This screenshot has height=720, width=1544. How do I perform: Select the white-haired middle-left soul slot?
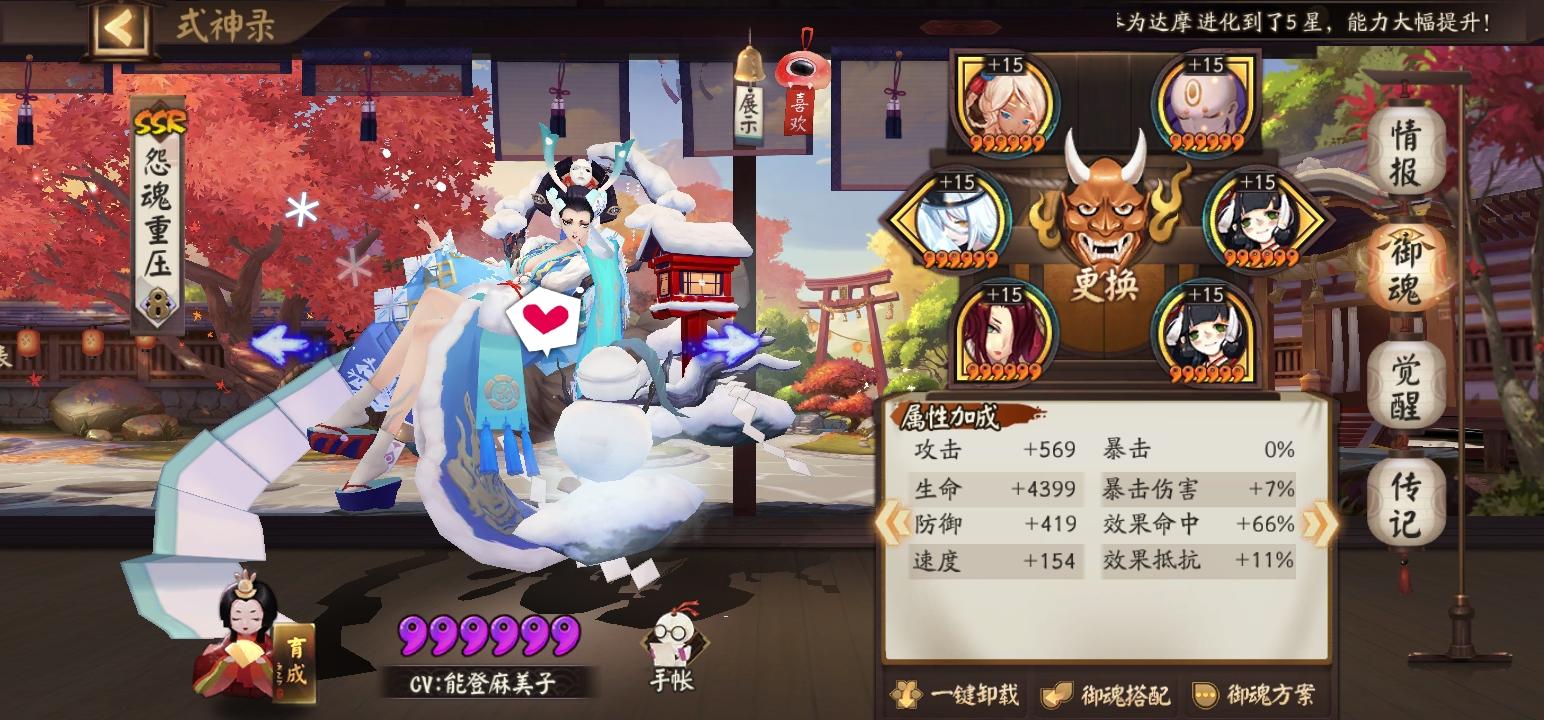[962, 220]
